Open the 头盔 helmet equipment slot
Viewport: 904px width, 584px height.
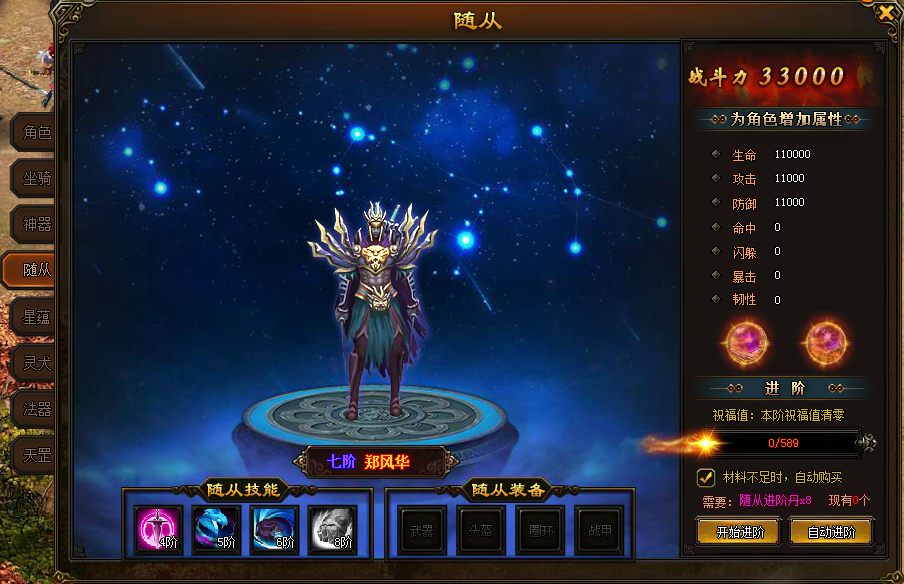coord(482,531)
